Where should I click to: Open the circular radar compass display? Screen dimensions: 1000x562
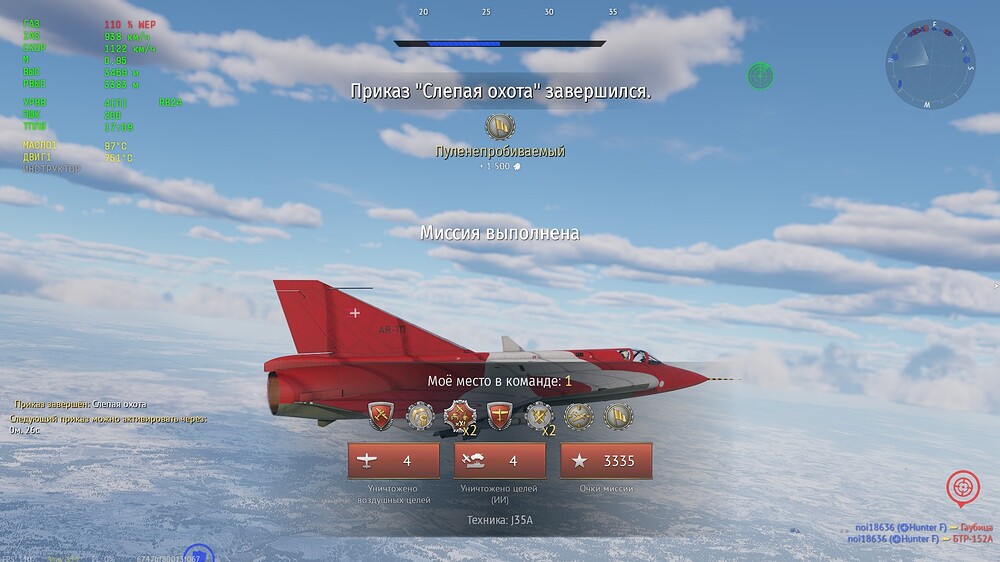pos(930,65)
